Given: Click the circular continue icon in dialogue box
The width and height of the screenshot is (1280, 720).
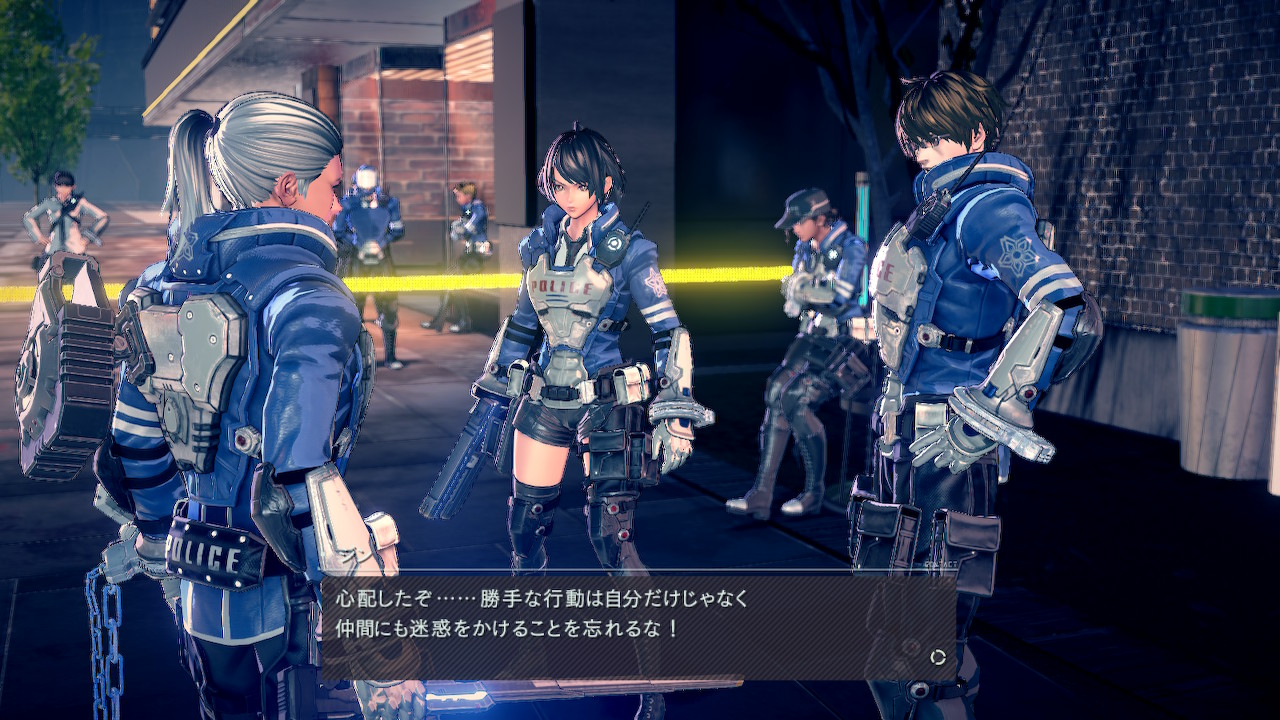Looking at the screenshot, I should tap(938, 657).
